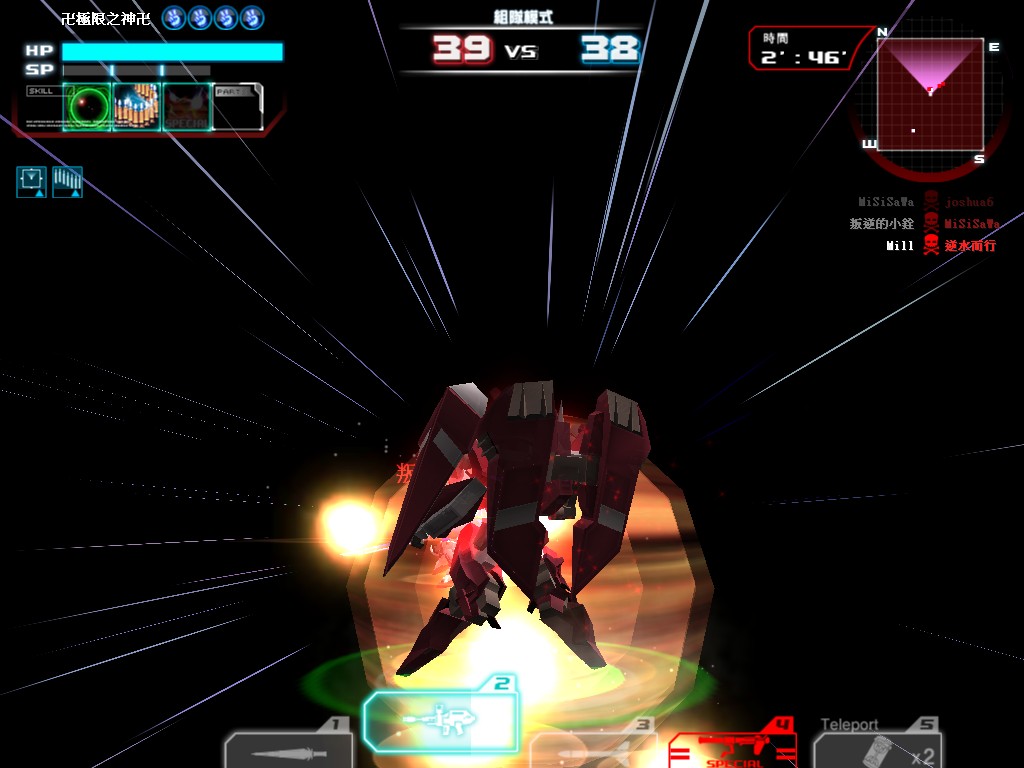Image resolution: width=1024 pixels, height=768 pixels.
Task: Open the empty PART slot
Action: (x=237, y=107)
